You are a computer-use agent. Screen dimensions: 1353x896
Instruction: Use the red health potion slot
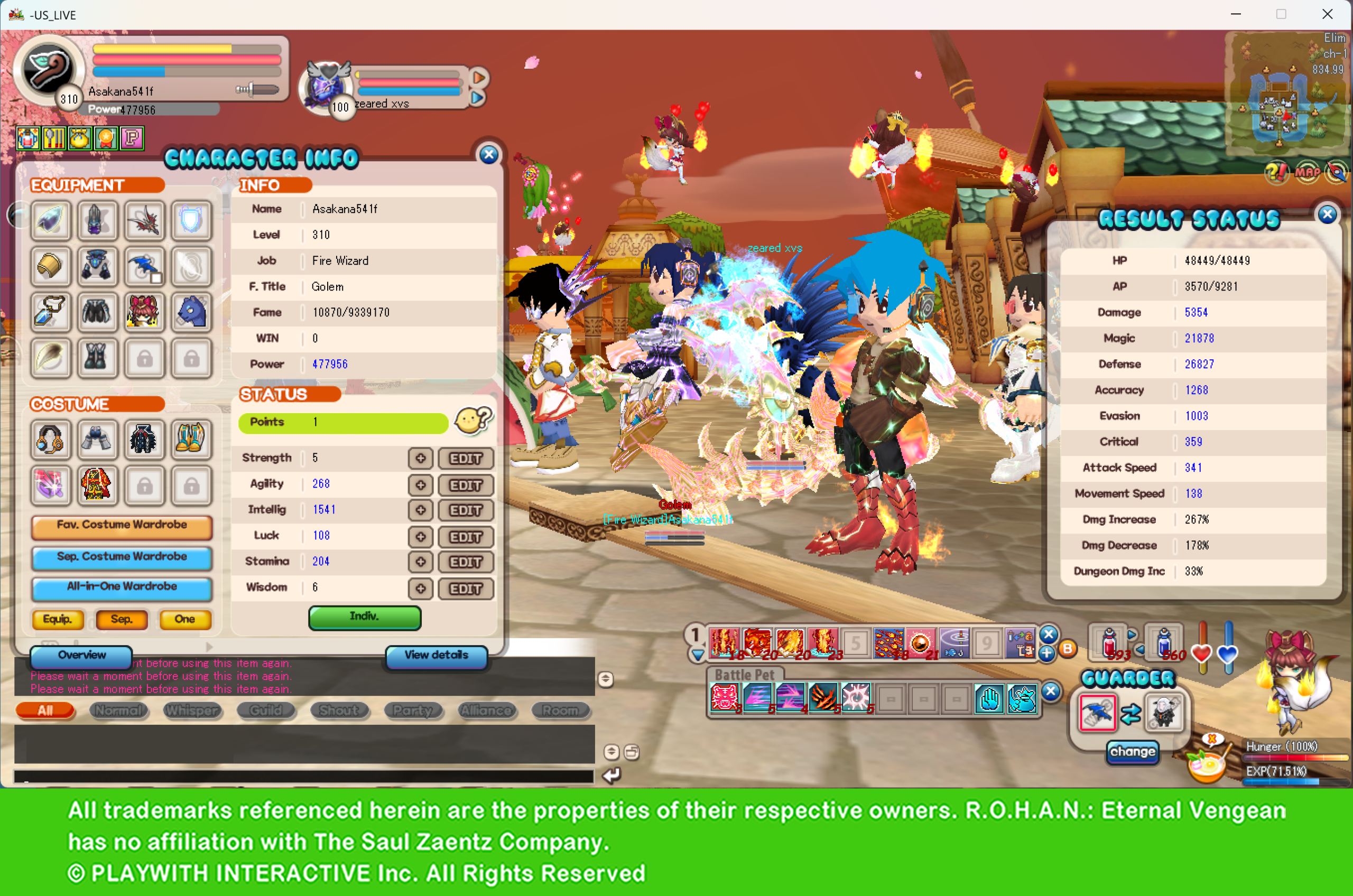(x=1109, y=642)
